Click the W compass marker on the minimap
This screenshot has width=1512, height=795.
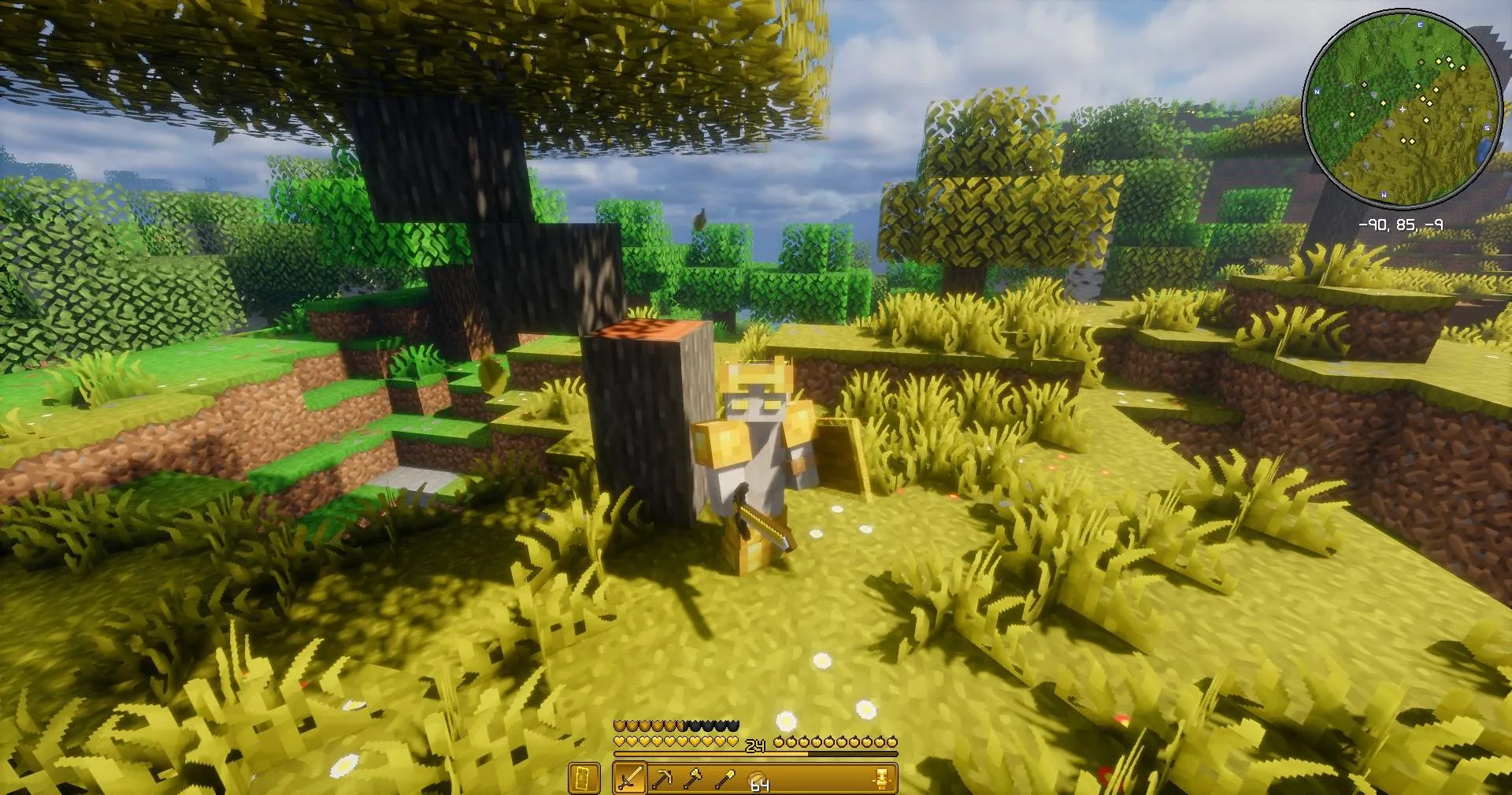(1384, 194)
